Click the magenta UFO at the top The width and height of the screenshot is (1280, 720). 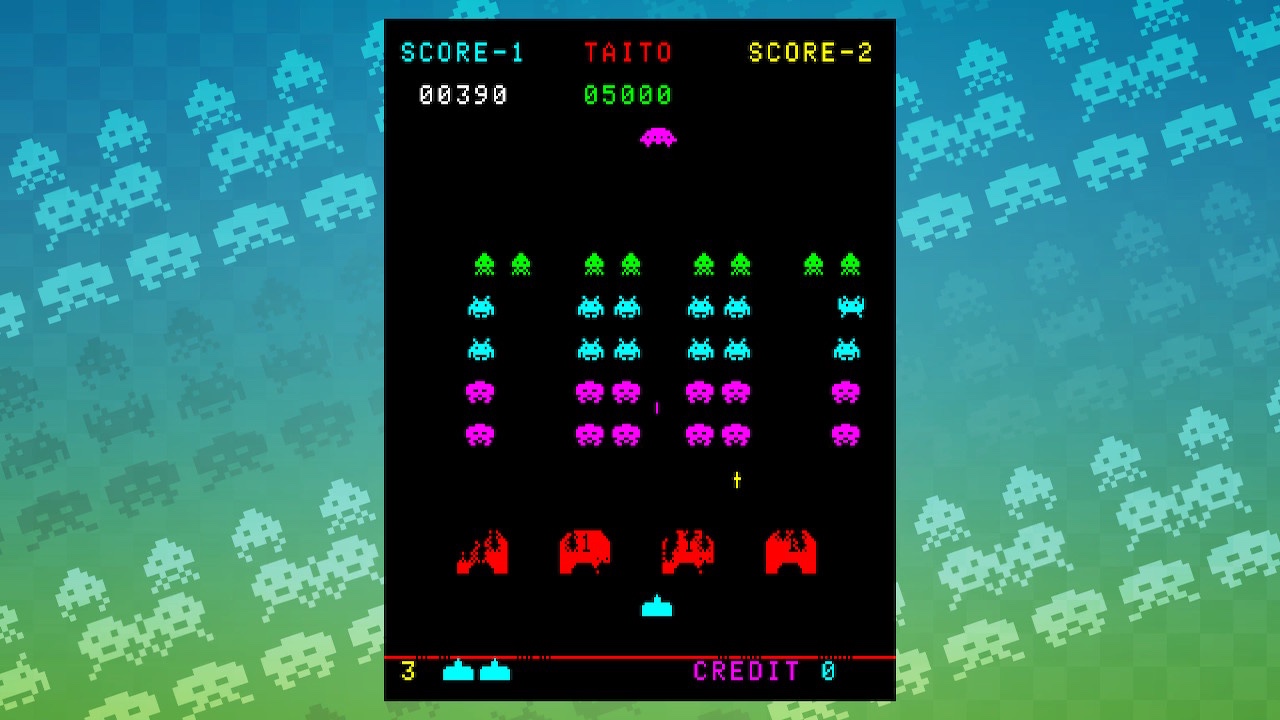click(x=658, y=137)
